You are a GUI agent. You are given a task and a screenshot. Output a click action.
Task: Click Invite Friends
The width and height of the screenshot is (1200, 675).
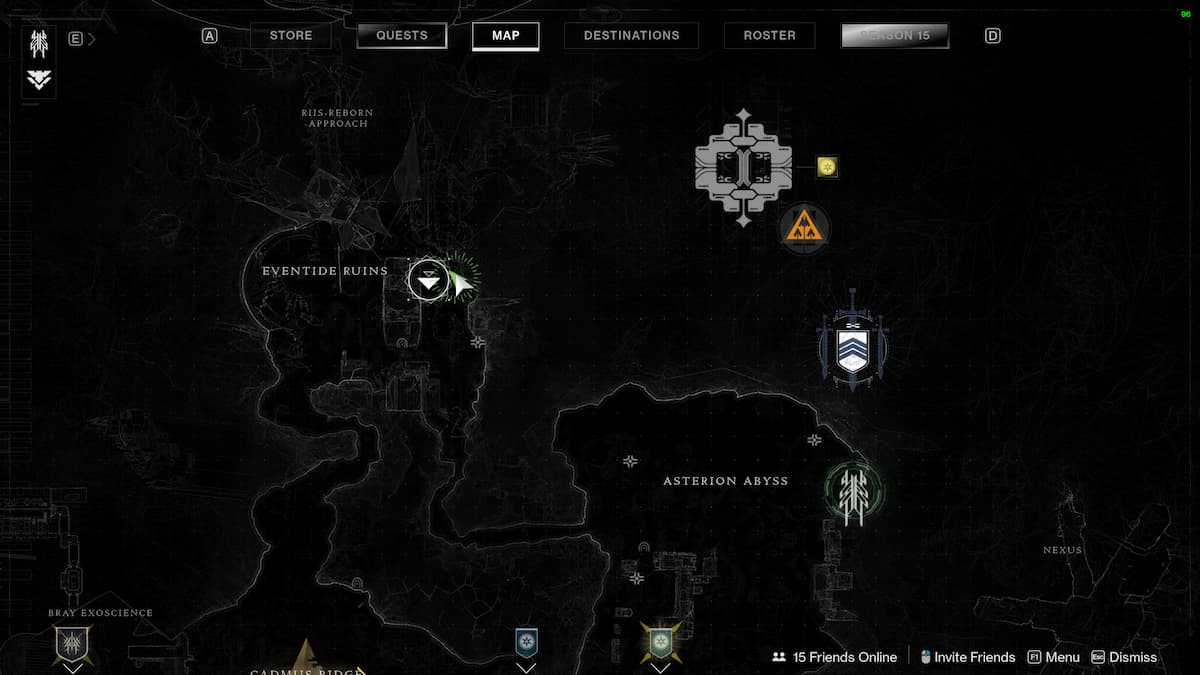pyautogui.click(x=967, y=657)
